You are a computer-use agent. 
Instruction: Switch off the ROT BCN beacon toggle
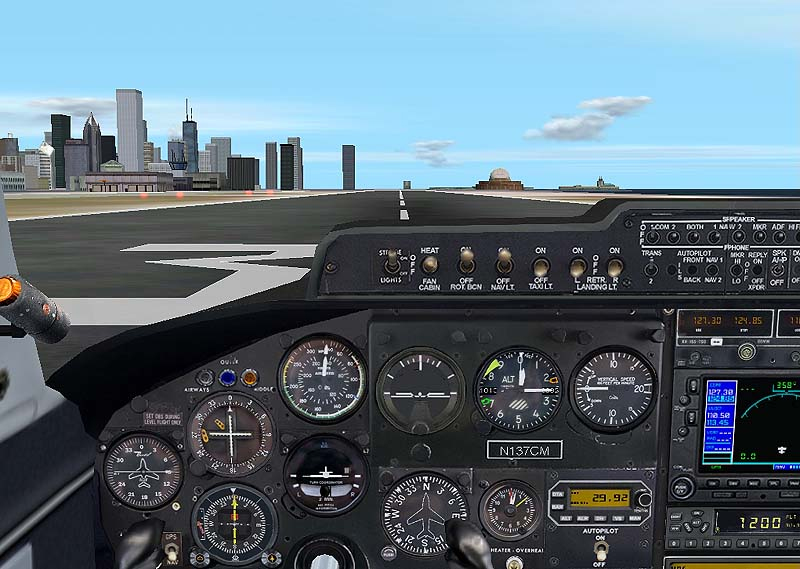[466, 264]
